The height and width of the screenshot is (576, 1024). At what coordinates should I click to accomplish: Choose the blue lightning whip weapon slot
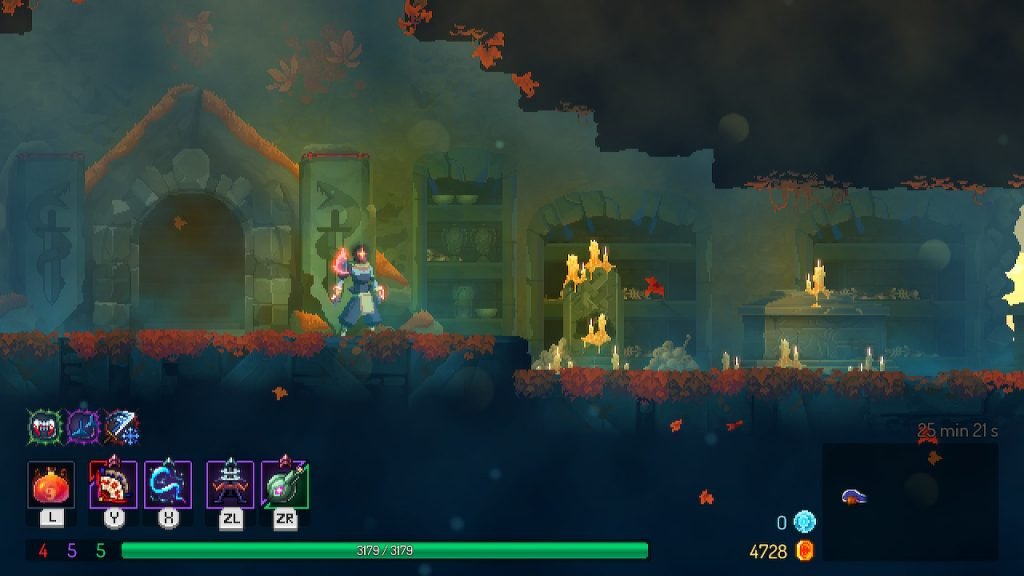coord(167,485)
